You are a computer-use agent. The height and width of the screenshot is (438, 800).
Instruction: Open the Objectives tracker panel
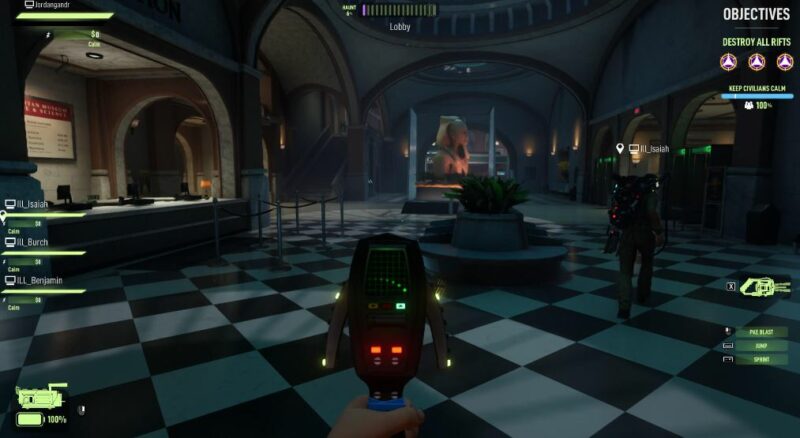pyautogui.click(x=757, y=14)
